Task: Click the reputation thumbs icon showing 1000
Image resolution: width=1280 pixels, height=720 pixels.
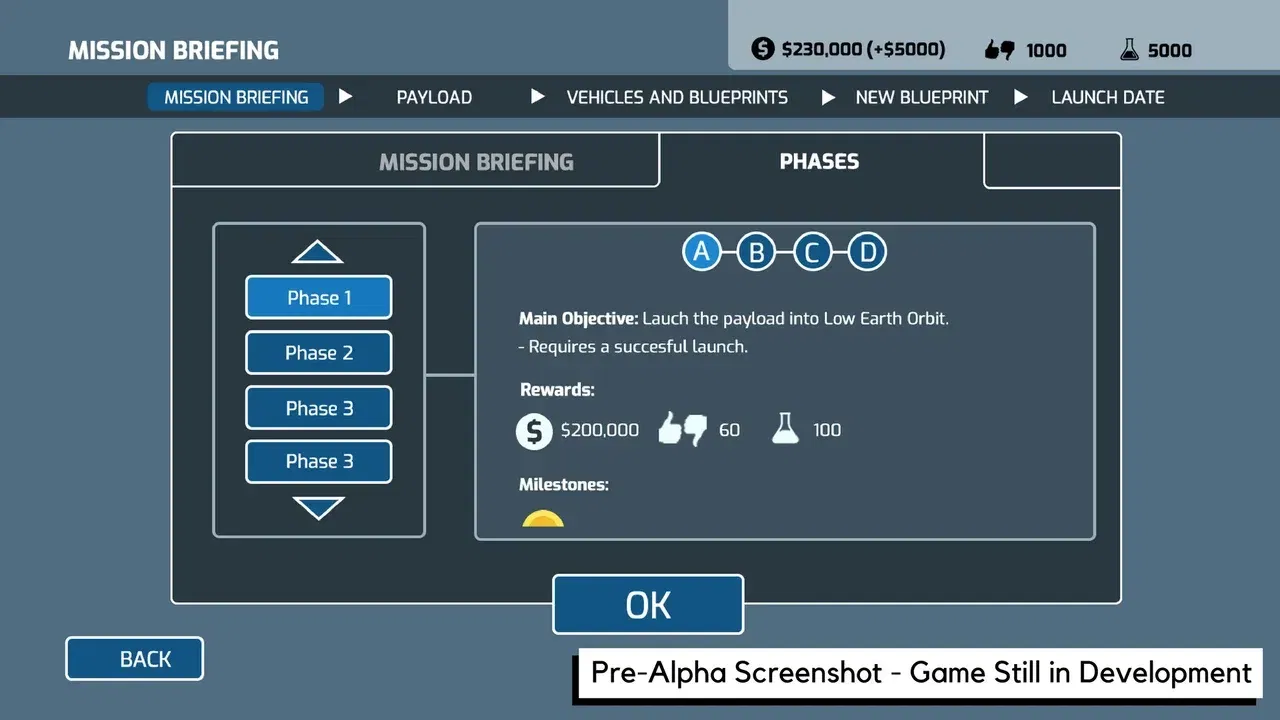Action: click(1002, 48)
